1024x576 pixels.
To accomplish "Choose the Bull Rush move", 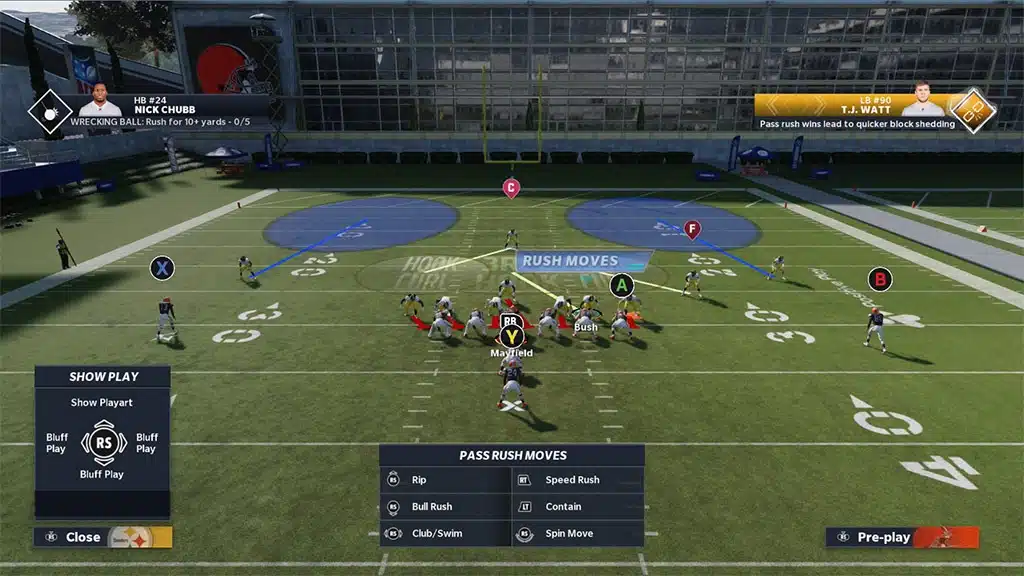I will tap(445, 507).
